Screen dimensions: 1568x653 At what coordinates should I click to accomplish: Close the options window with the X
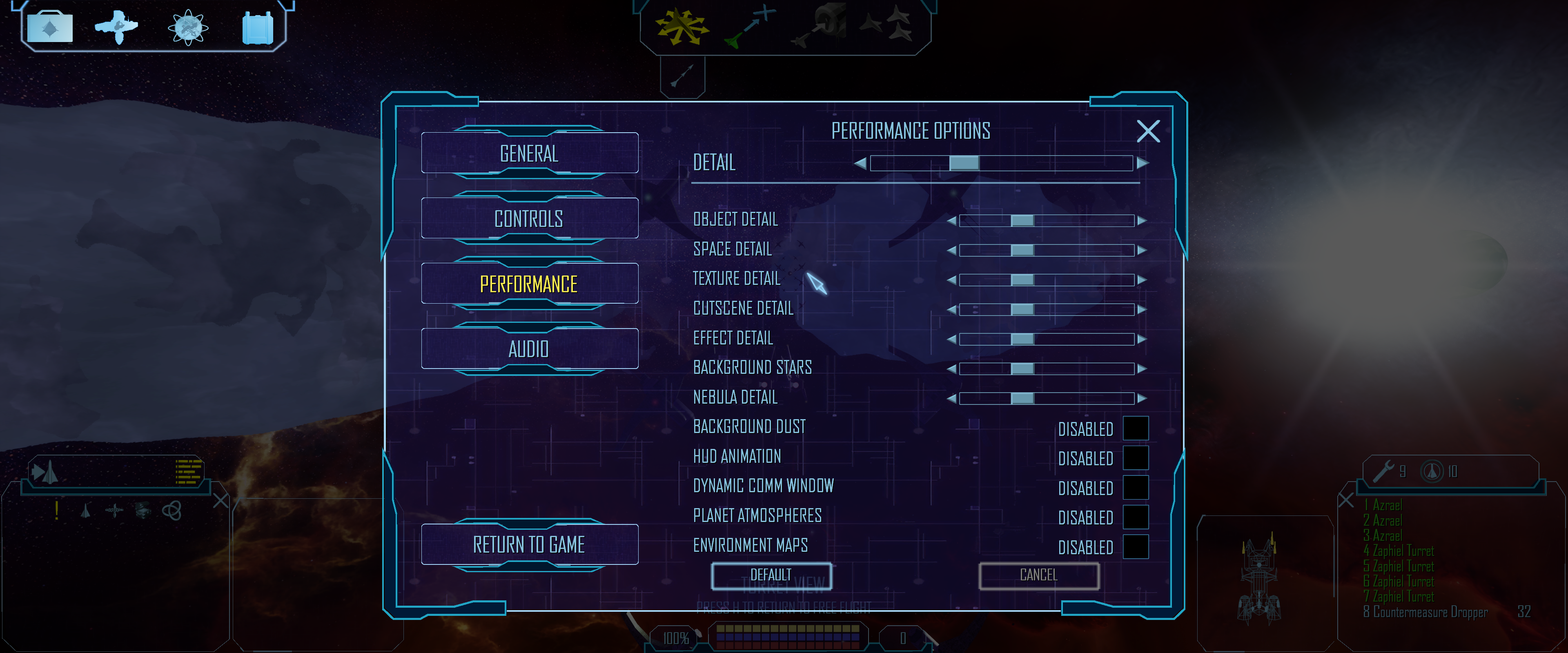(1148, 131)
